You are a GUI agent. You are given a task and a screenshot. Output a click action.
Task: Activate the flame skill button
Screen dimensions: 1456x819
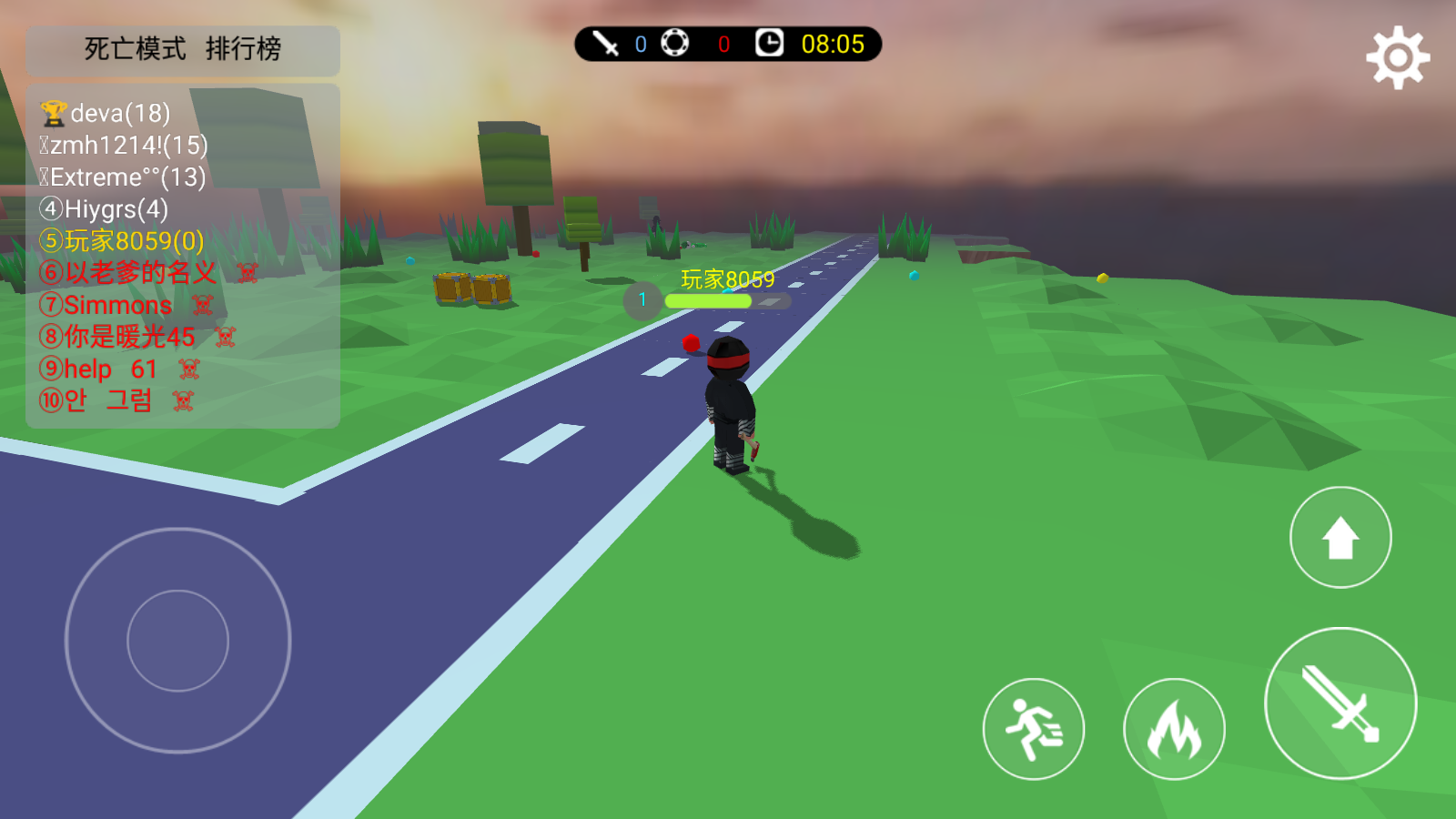1174,729
